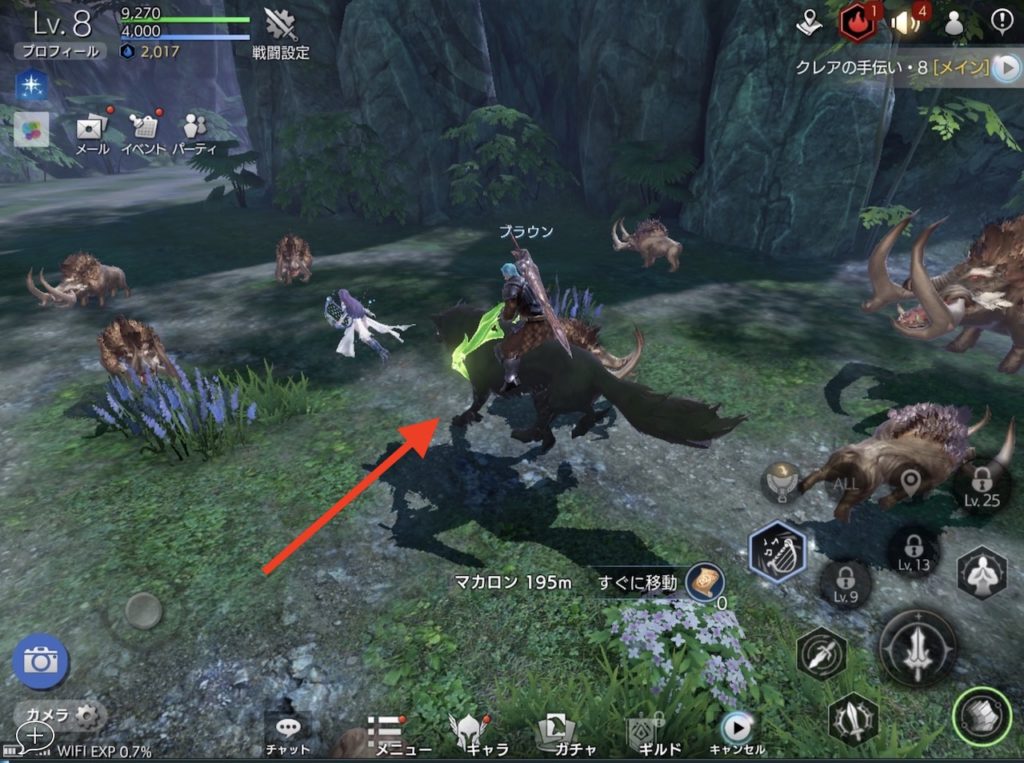Open the チャット chat window

point(287,735)
